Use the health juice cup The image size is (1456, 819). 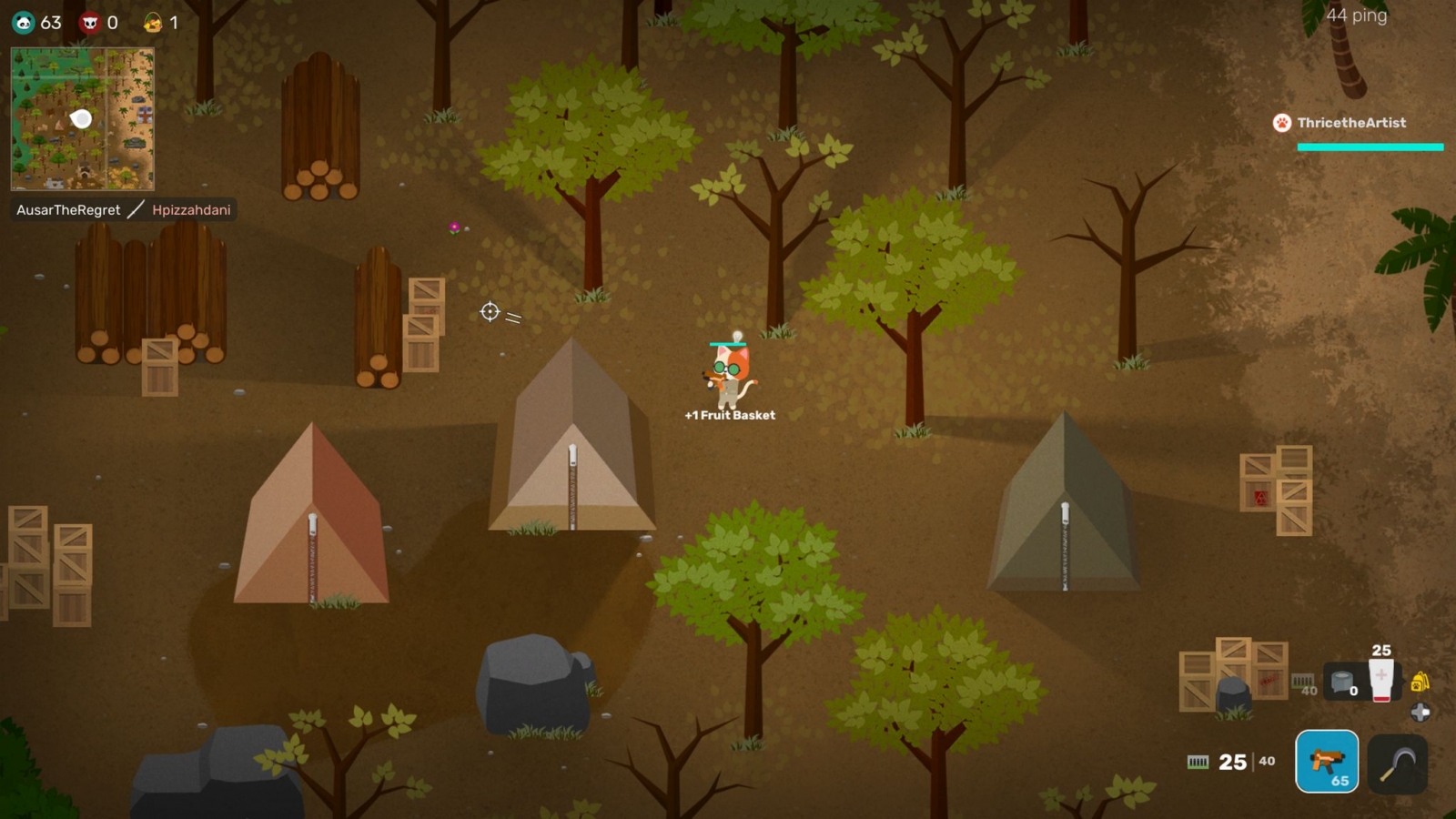pyautogui.click(x=1380, y=681)
